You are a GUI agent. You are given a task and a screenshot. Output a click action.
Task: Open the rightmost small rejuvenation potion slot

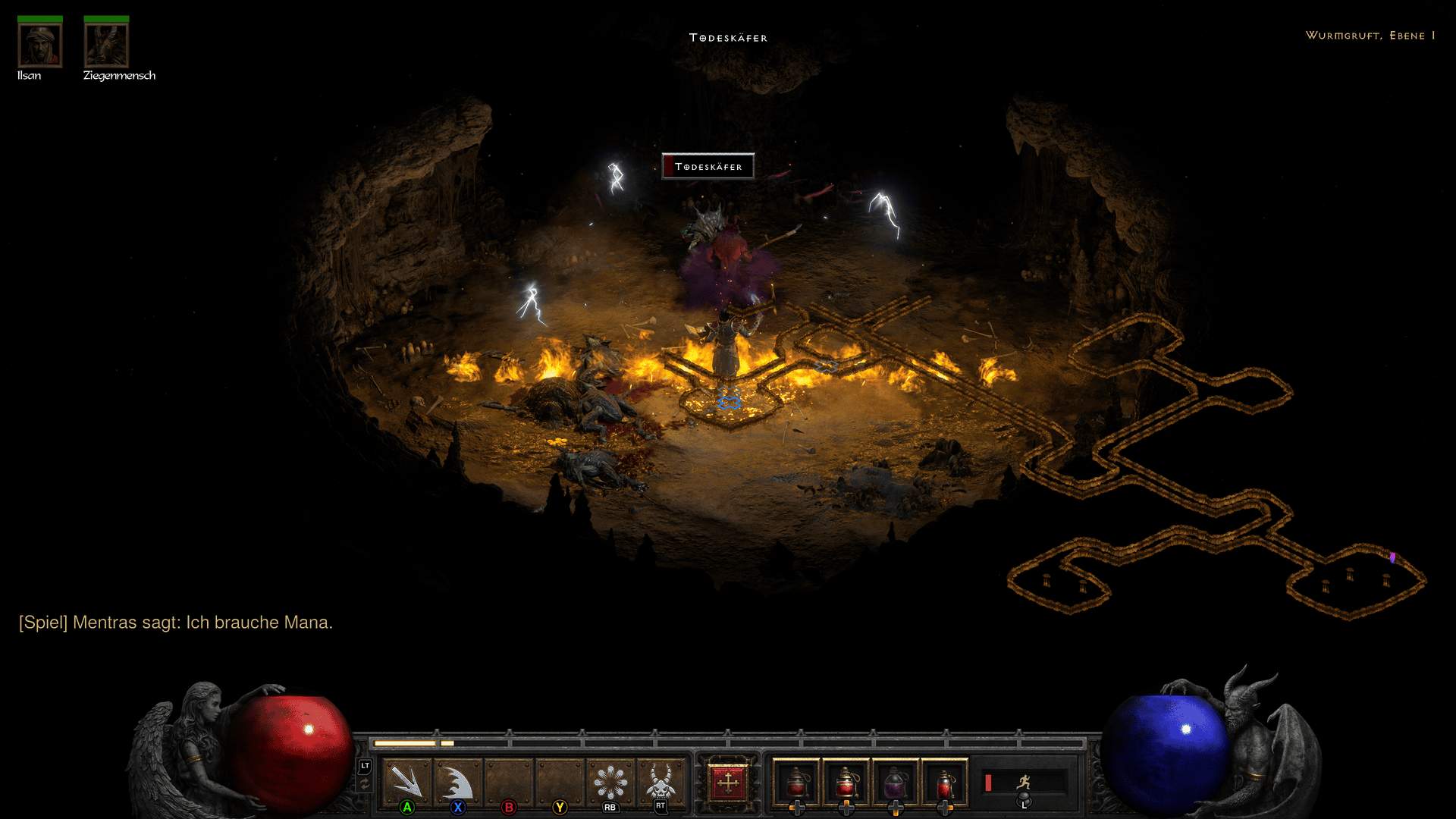click(944, 783)
